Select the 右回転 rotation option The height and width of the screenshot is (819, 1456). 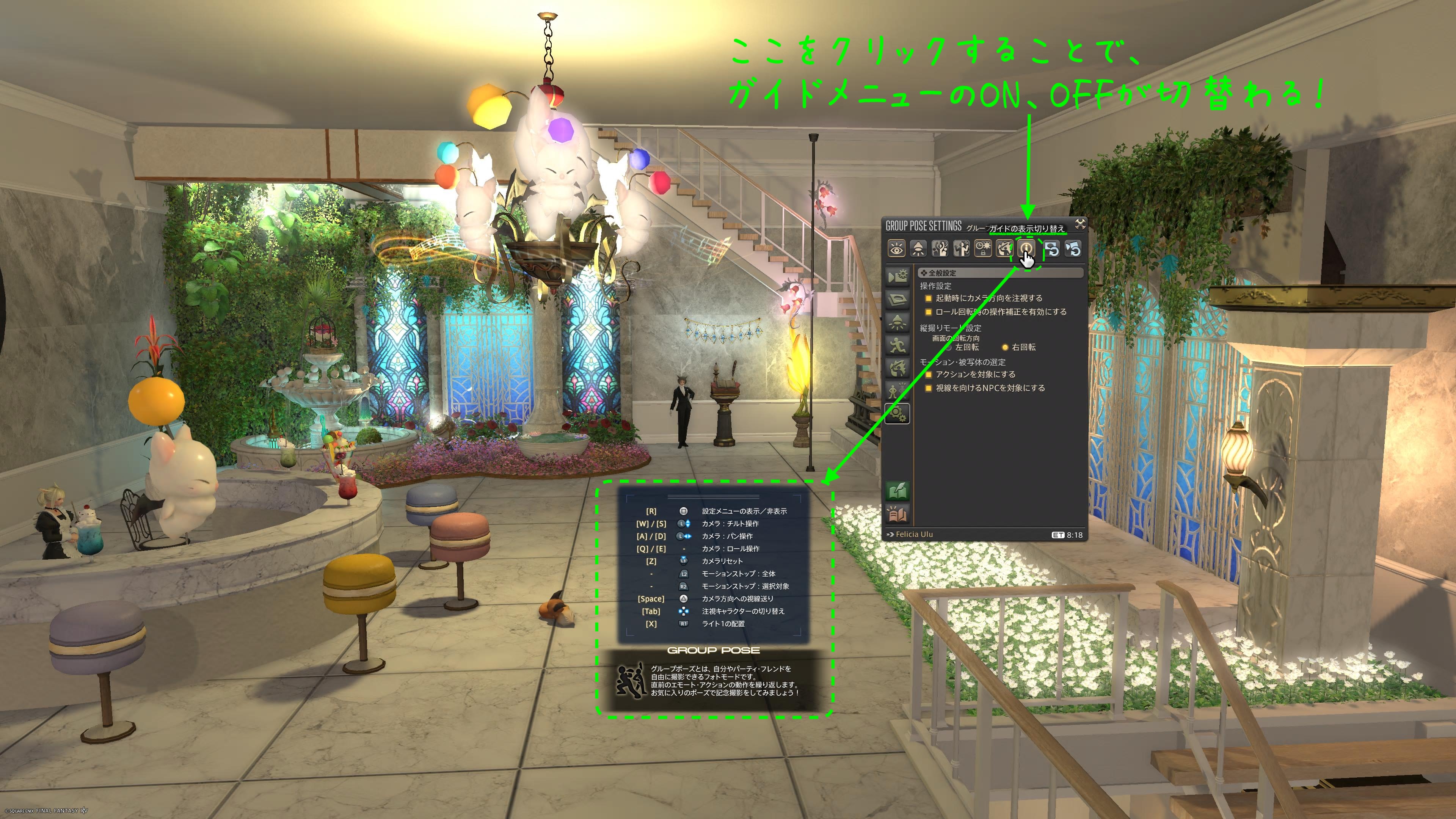coord(1005,348)
